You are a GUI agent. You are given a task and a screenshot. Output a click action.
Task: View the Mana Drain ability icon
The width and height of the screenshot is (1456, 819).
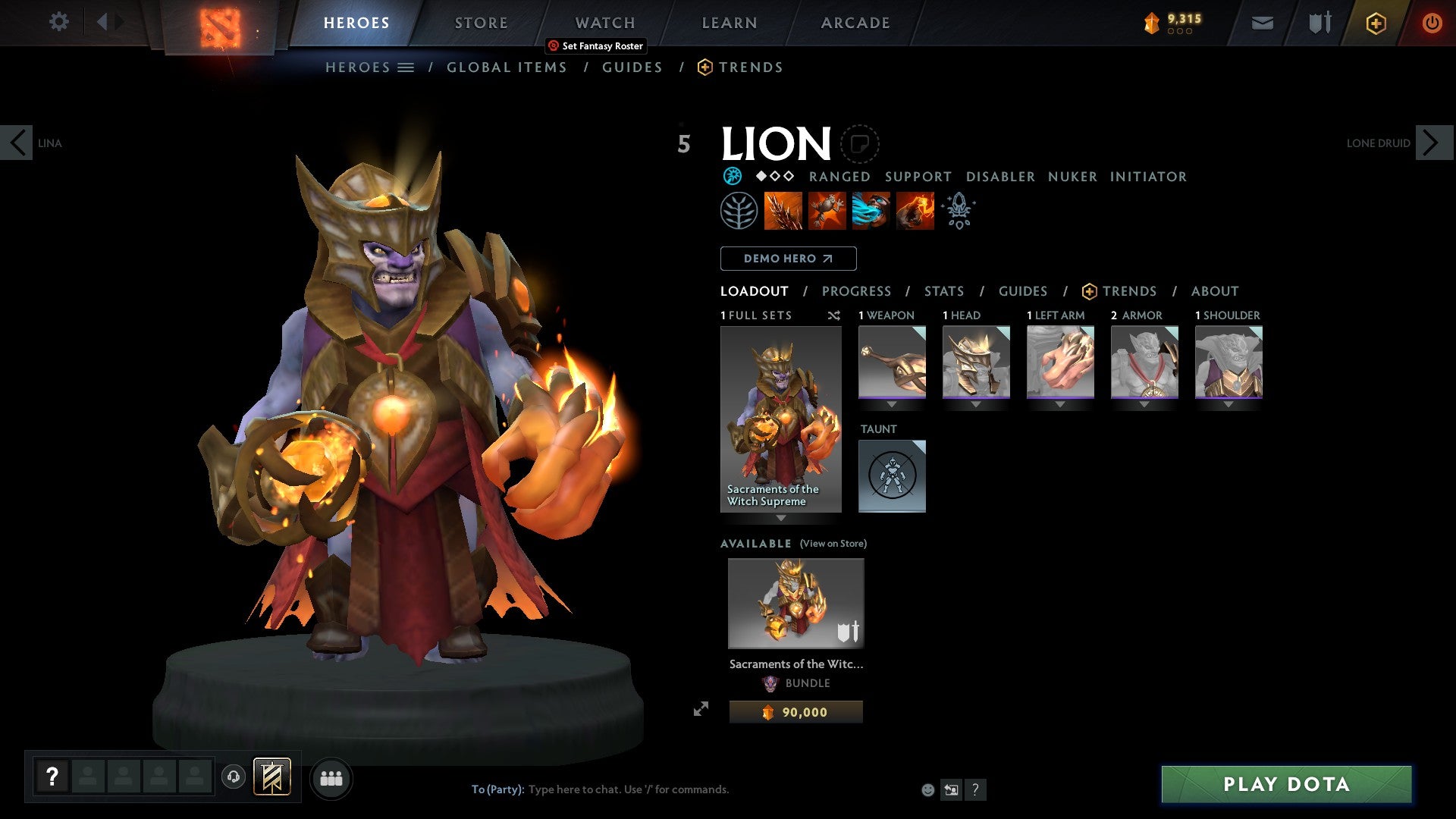(x=871, y=211)
